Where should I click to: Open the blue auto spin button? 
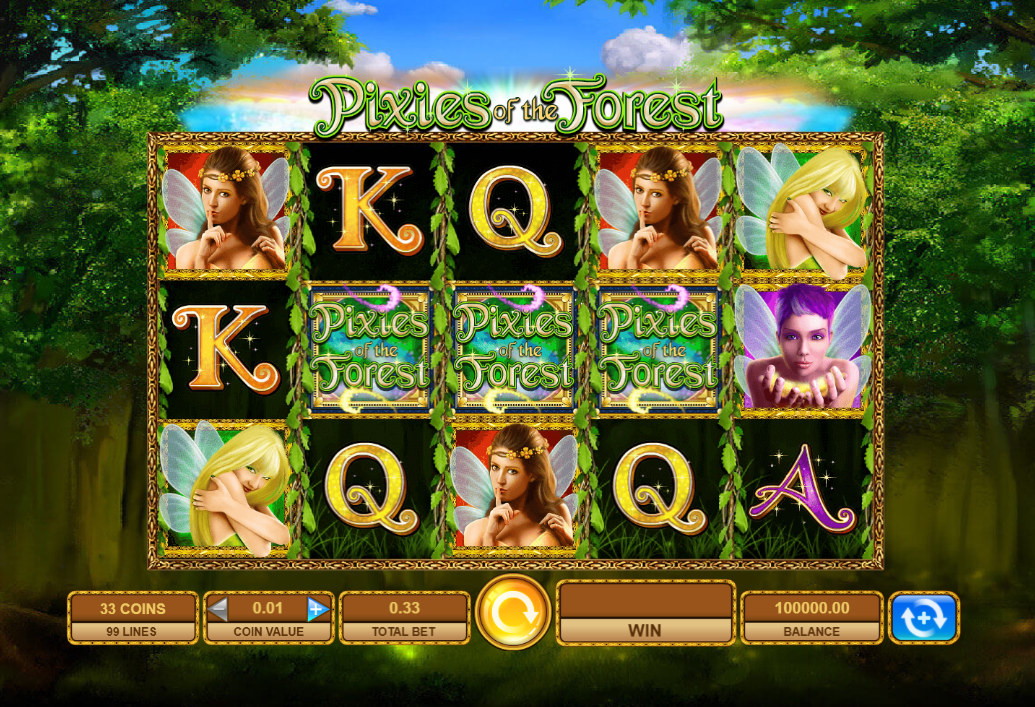tap(923, 618)
